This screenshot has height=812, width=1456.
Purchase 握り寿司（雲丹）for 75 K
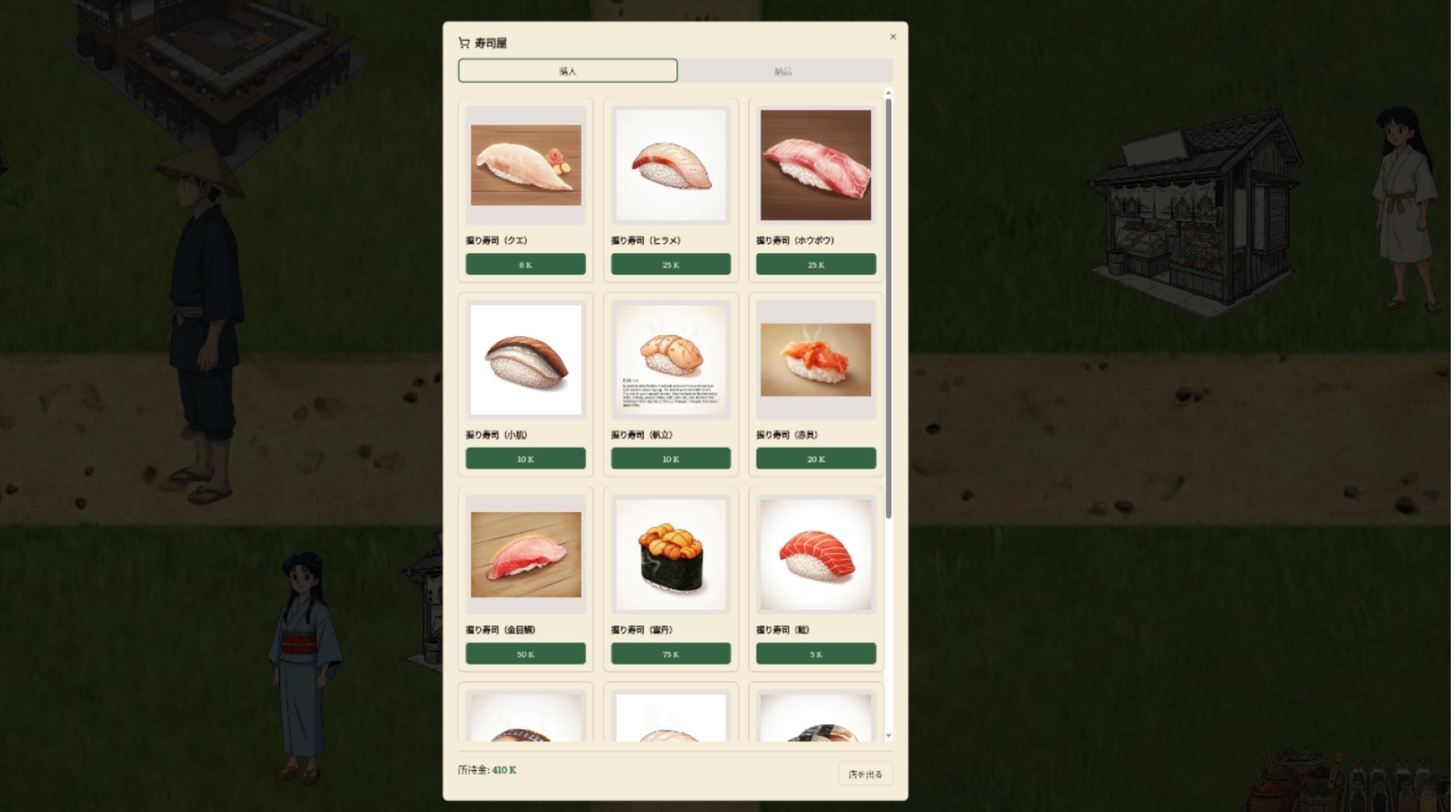[671, 654]
